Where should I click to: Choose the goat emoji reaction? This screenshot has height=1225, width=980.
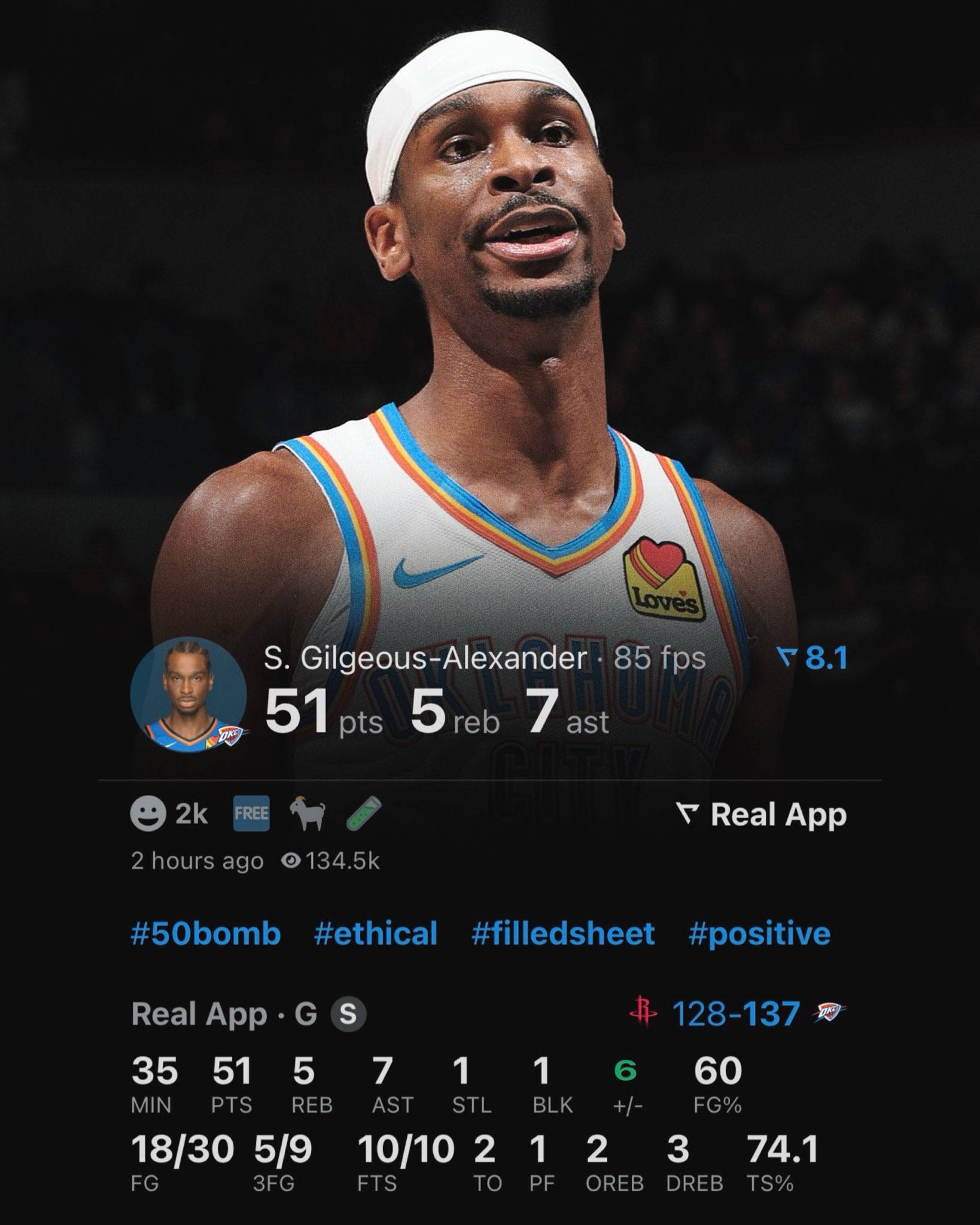coord(308,815)
